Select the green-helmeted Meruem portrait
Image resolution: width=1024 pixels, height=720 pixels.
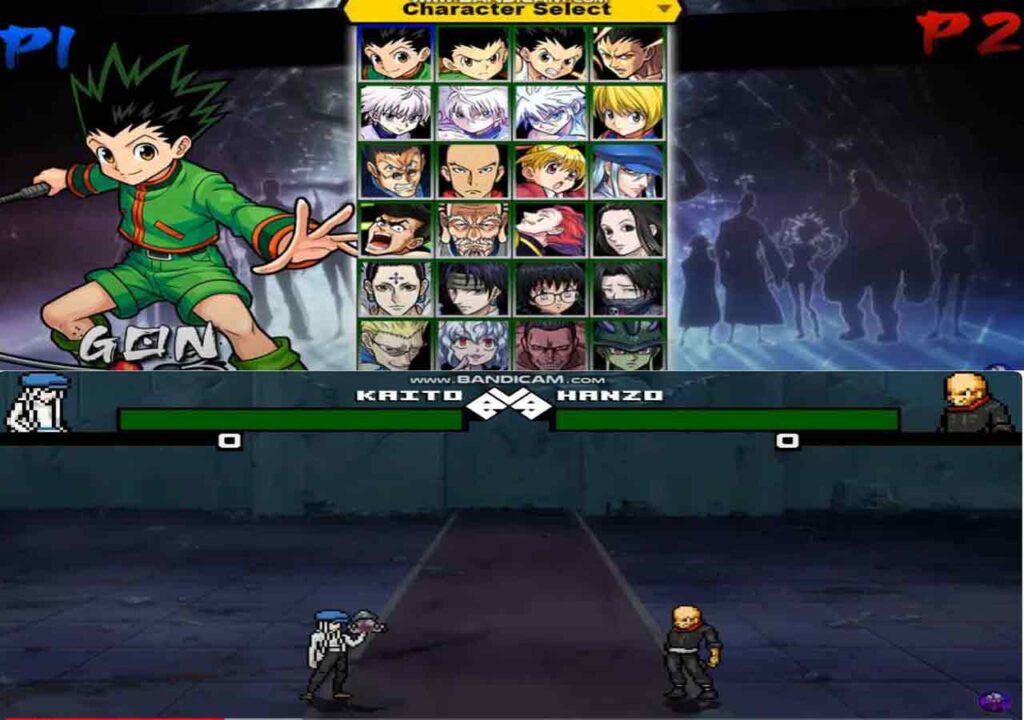point(628,345)
